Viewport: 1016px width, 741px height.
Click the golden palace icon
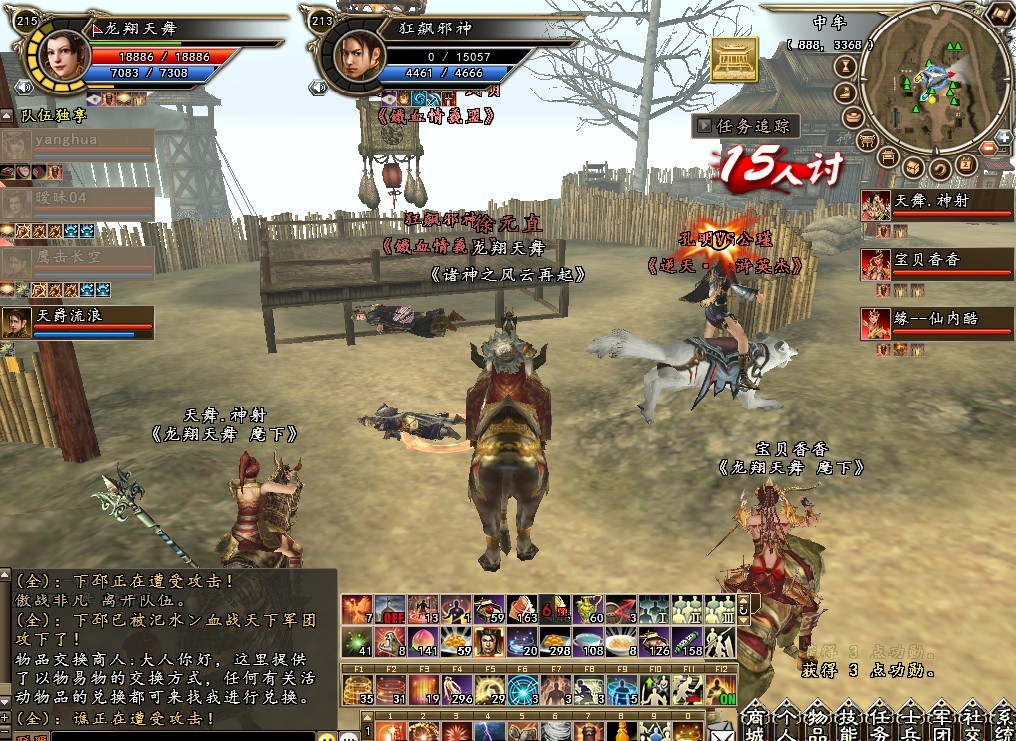click(x=734, y=60)
